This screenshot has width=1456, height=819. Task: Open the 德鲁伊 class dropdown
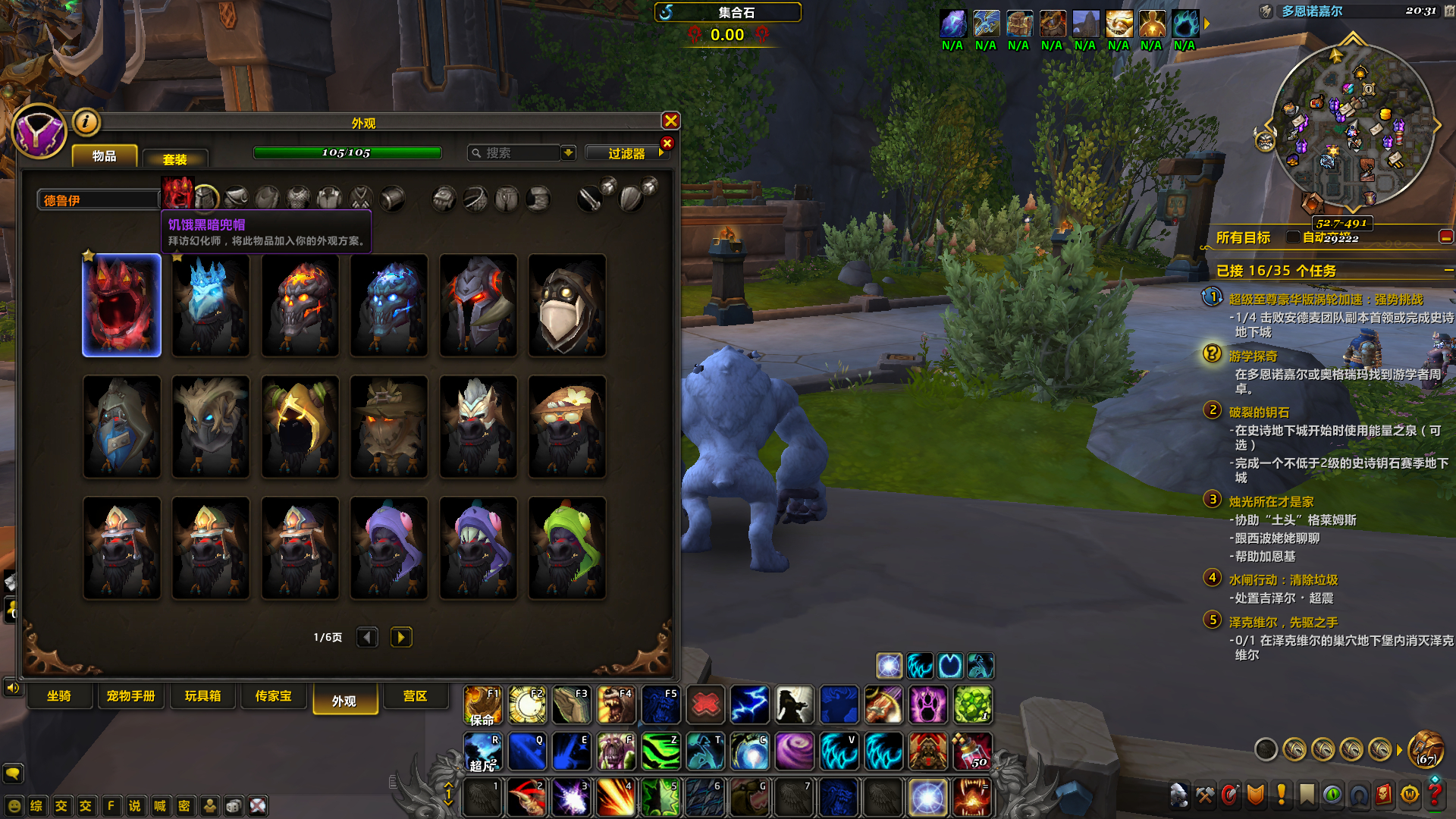click(99, 200)
